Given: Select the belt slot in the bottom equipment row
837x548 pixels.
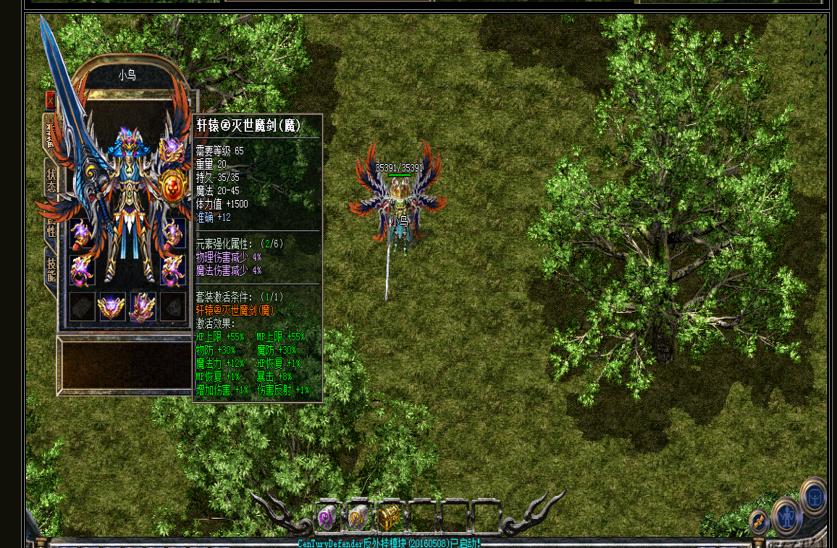Looking at the screenshot, I should 111,306.
